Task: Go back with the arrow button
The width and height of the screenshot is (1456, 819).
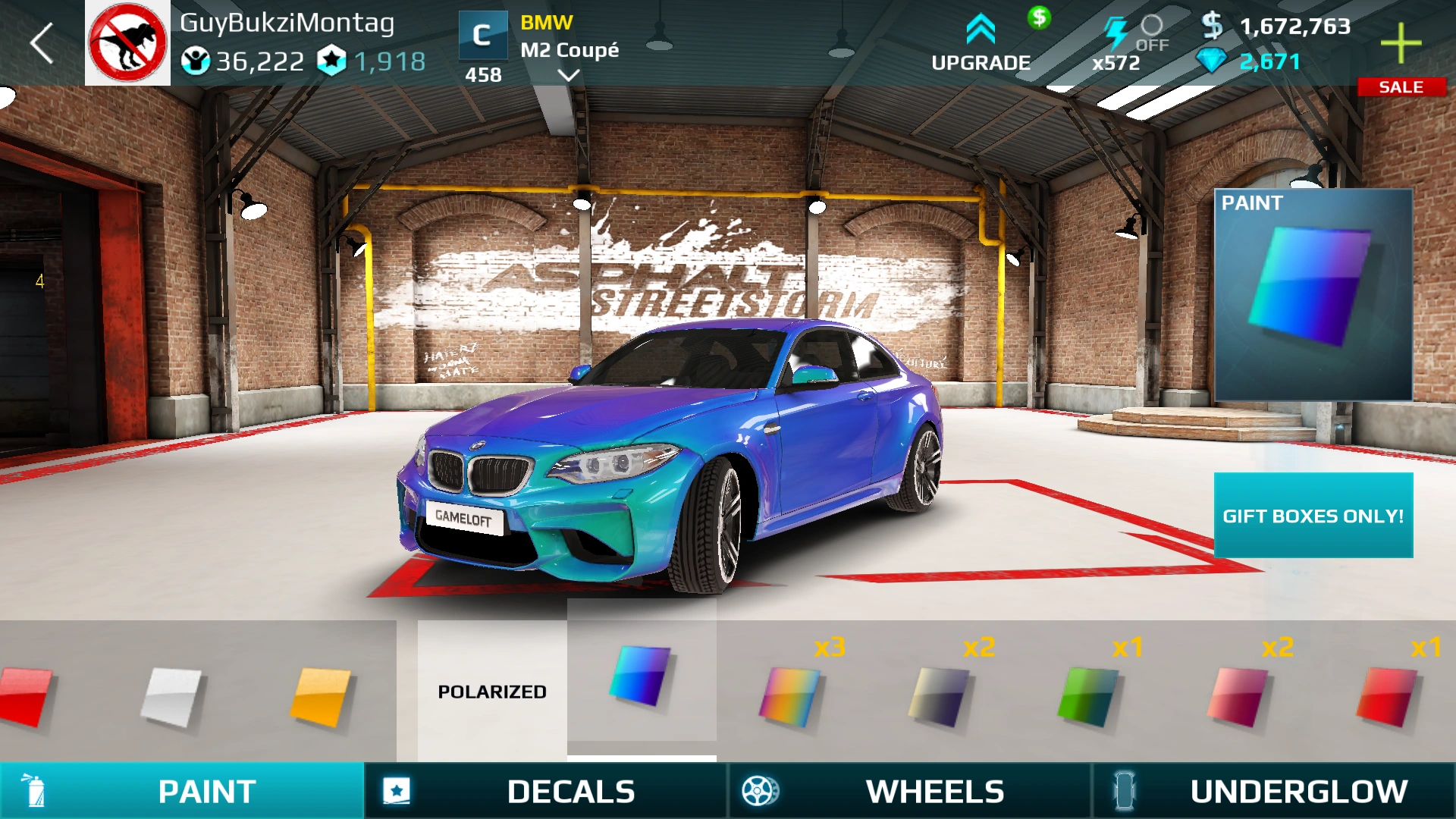Action: (x=42, y=43)
